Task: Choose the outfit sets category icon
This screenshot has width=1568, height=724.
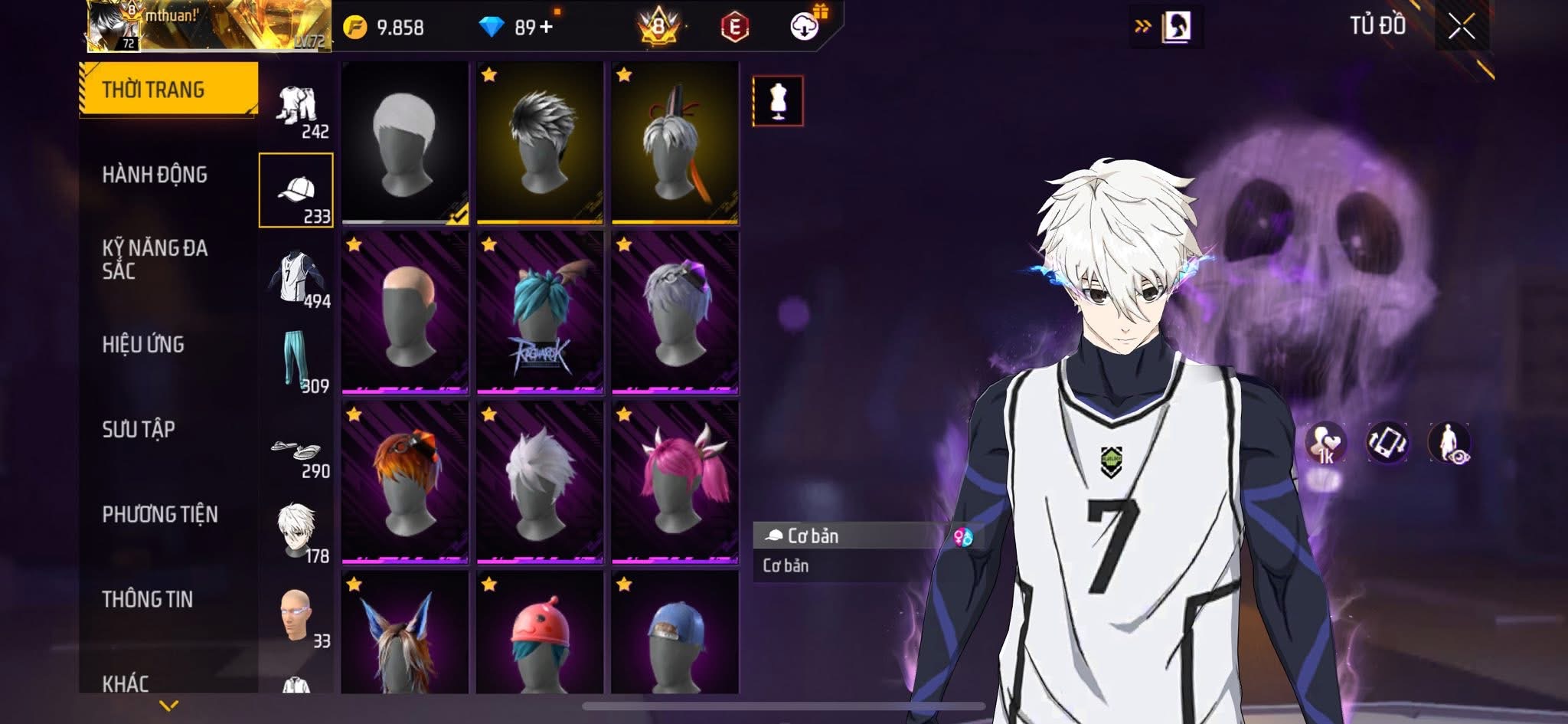Action: point(297,107)
